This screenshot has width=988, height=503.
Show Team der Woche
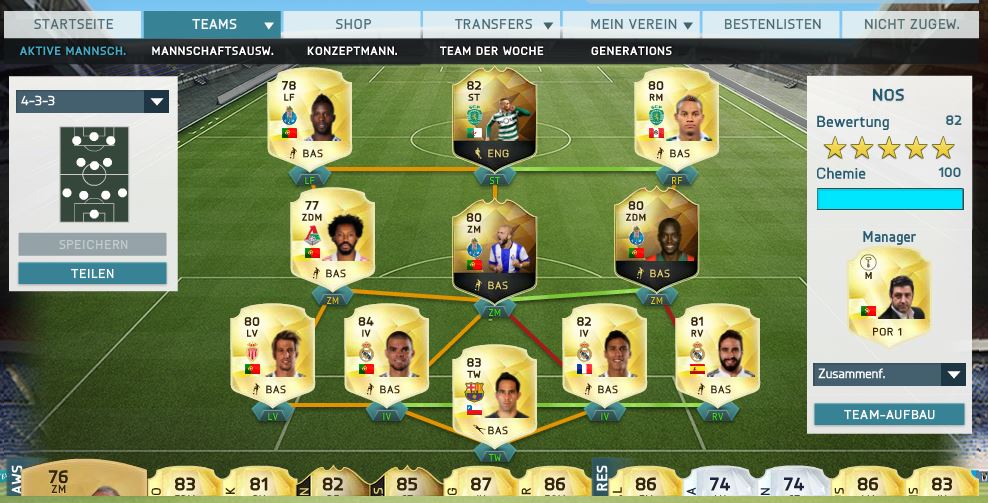coord(491,51)
